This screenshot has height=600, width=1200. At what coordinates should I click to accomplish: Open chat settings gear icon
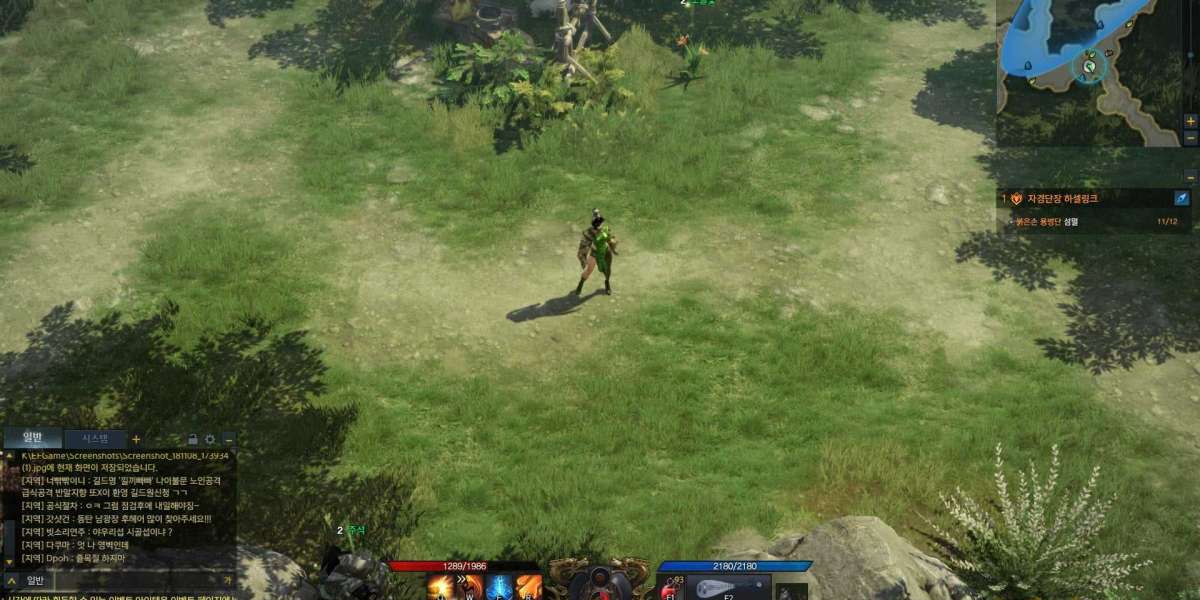[210, 439]
